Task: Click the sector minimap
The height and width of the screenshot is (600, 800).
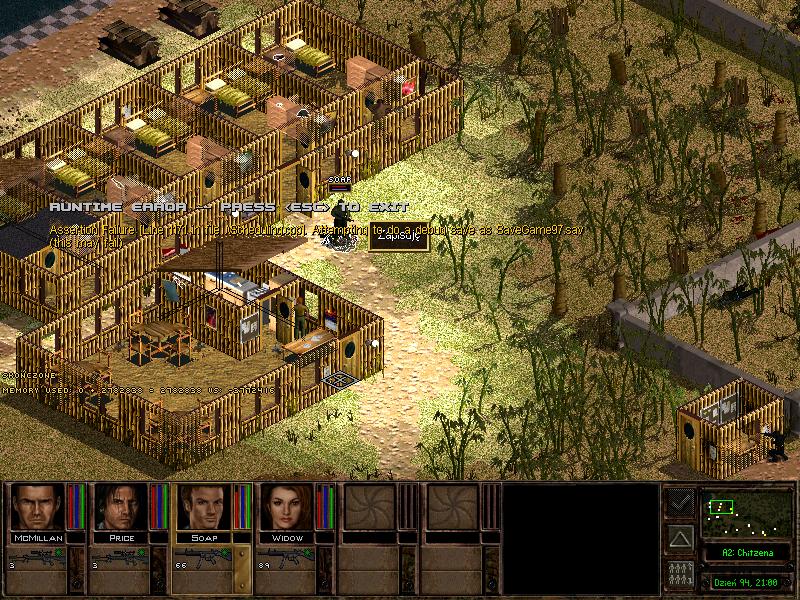Action: pyautogui.click(x=744, y=514)
